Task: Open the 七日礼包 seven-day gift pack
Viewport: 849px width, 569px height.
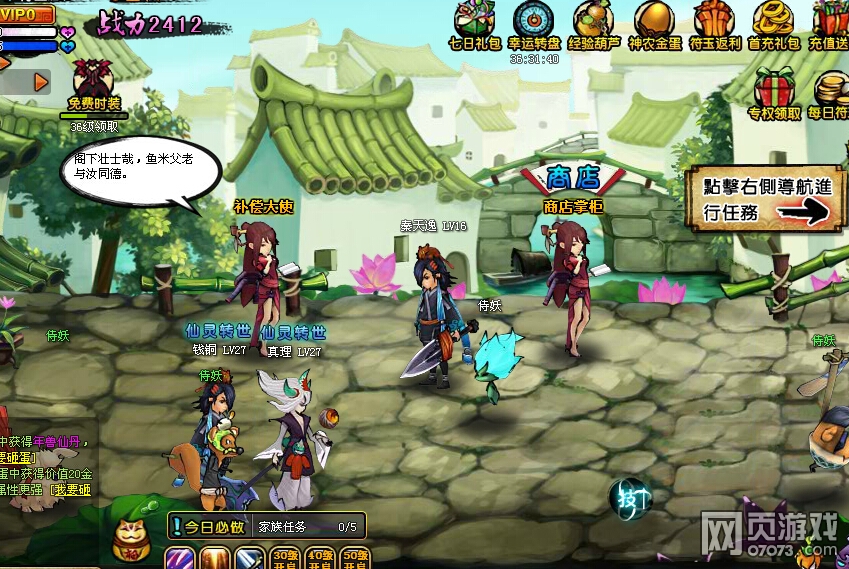Action: (x=475, y=22)
